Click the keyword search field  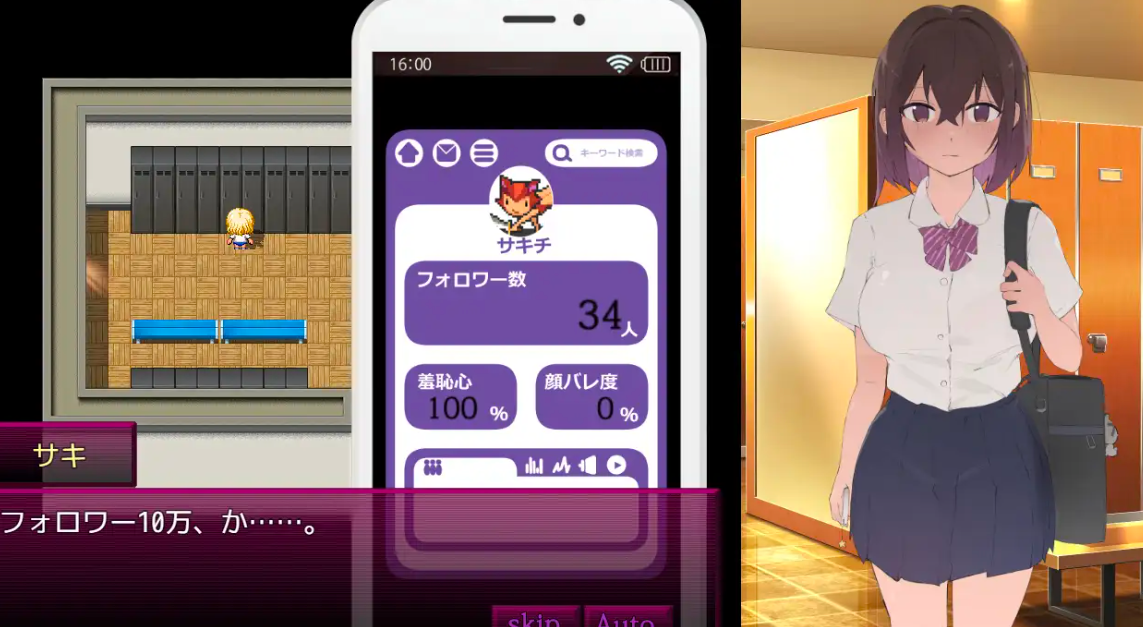click(601, 153)
